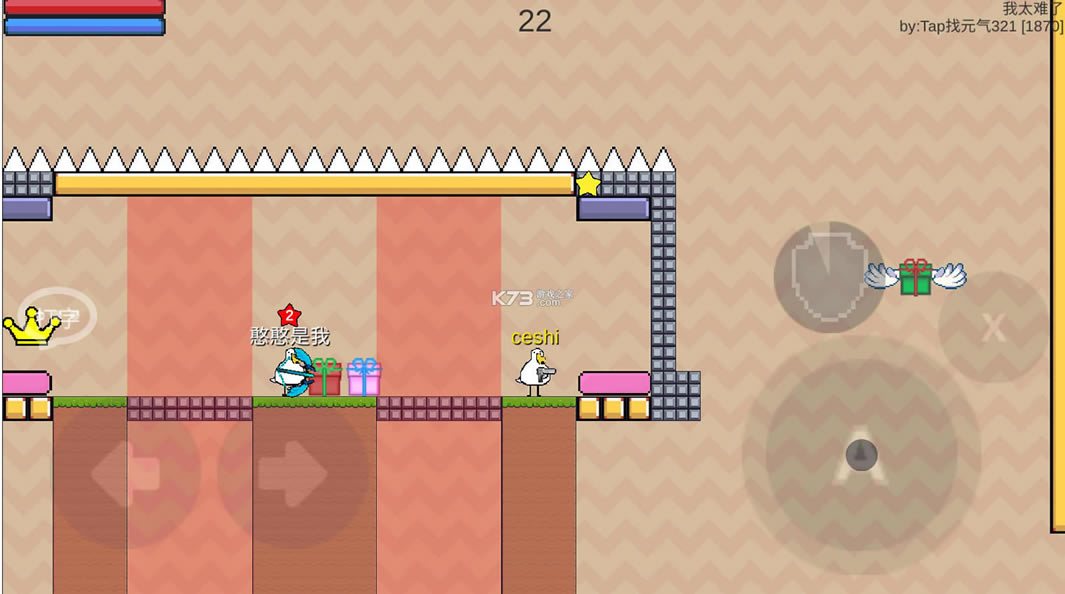1065x594 pixels.
Task: Tap the left arrow movement button
Action: (125, 474)
